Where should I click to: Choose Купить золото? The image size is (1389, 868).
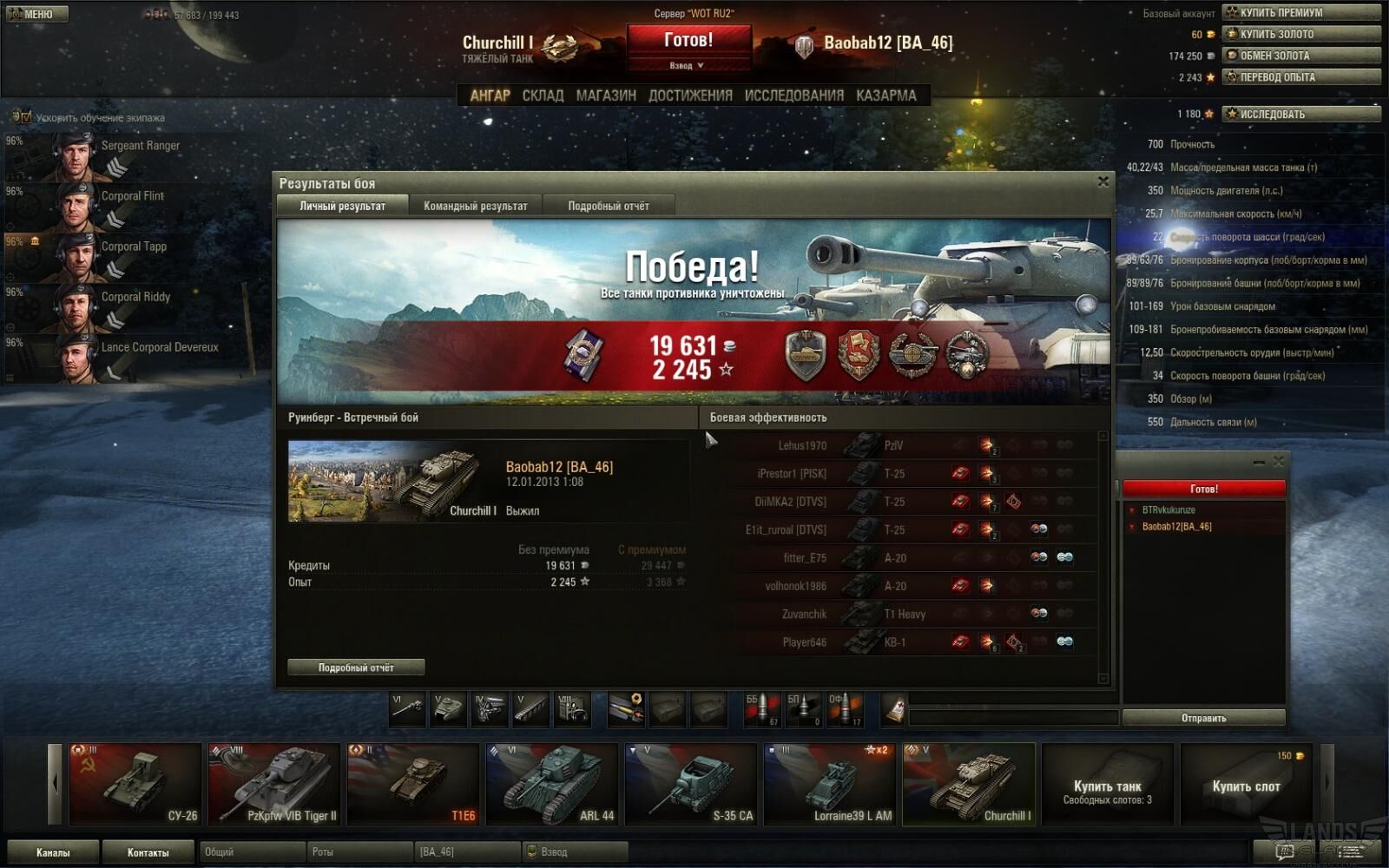coord(1300,34)
